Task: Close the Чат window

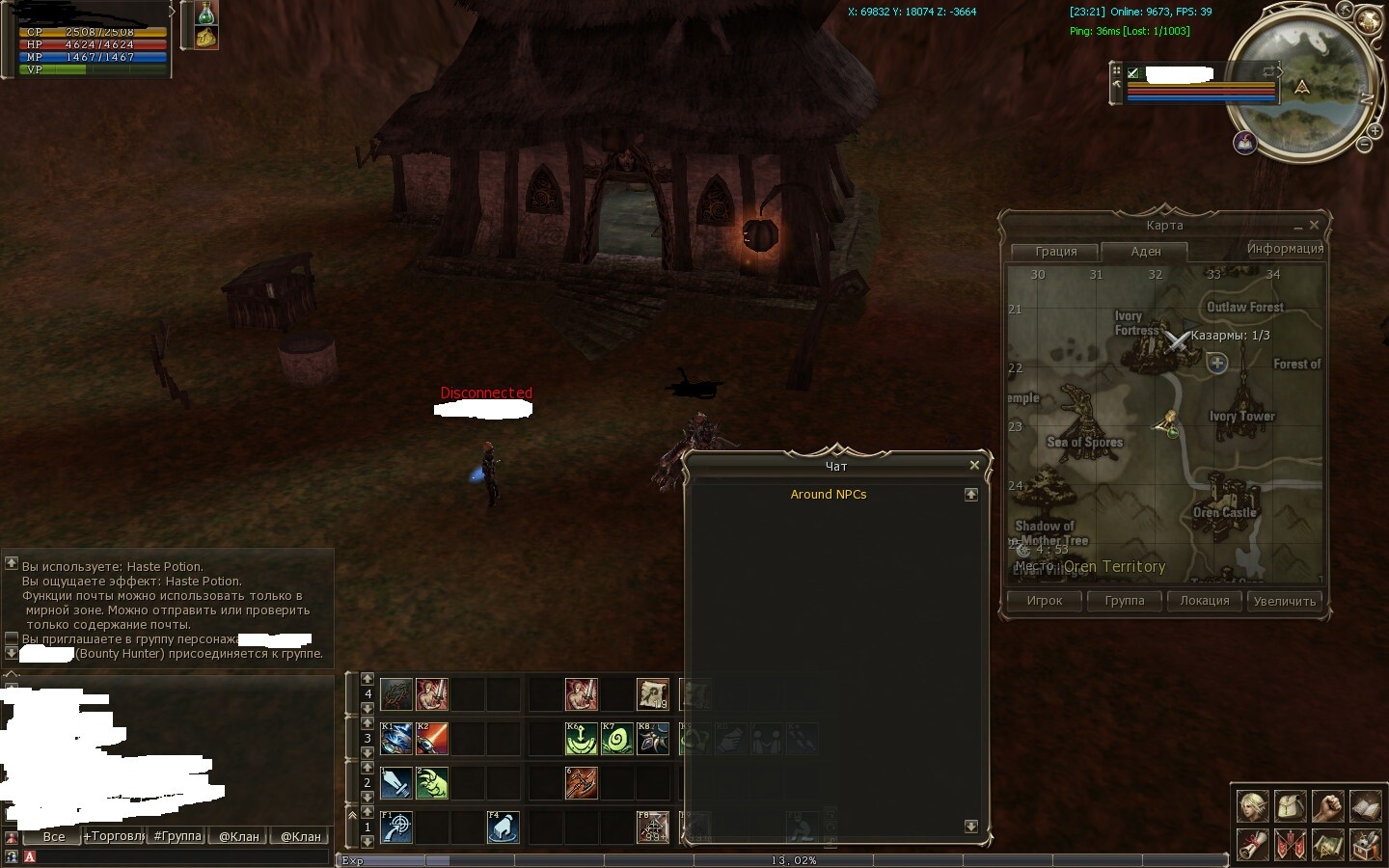Action: pyautogui.click(x=974, y=465)
